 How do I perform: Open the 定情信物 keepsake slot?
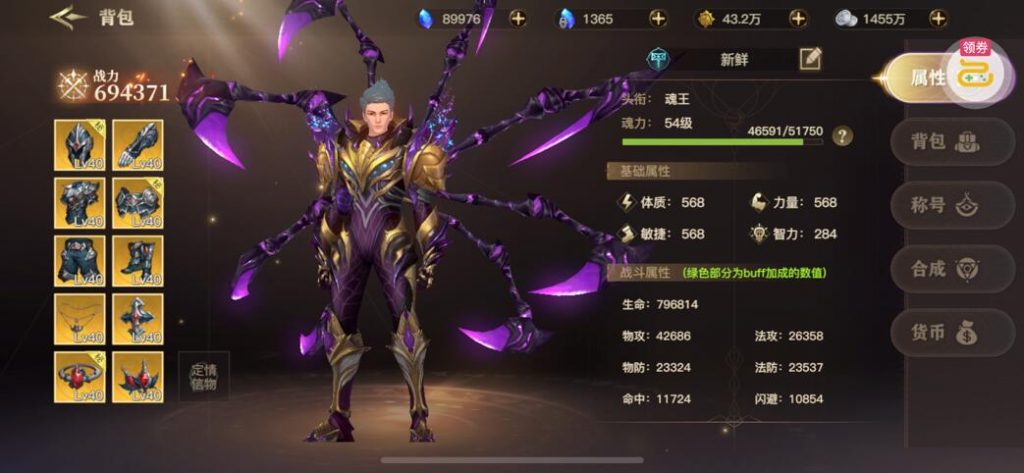tap(203, 377)
